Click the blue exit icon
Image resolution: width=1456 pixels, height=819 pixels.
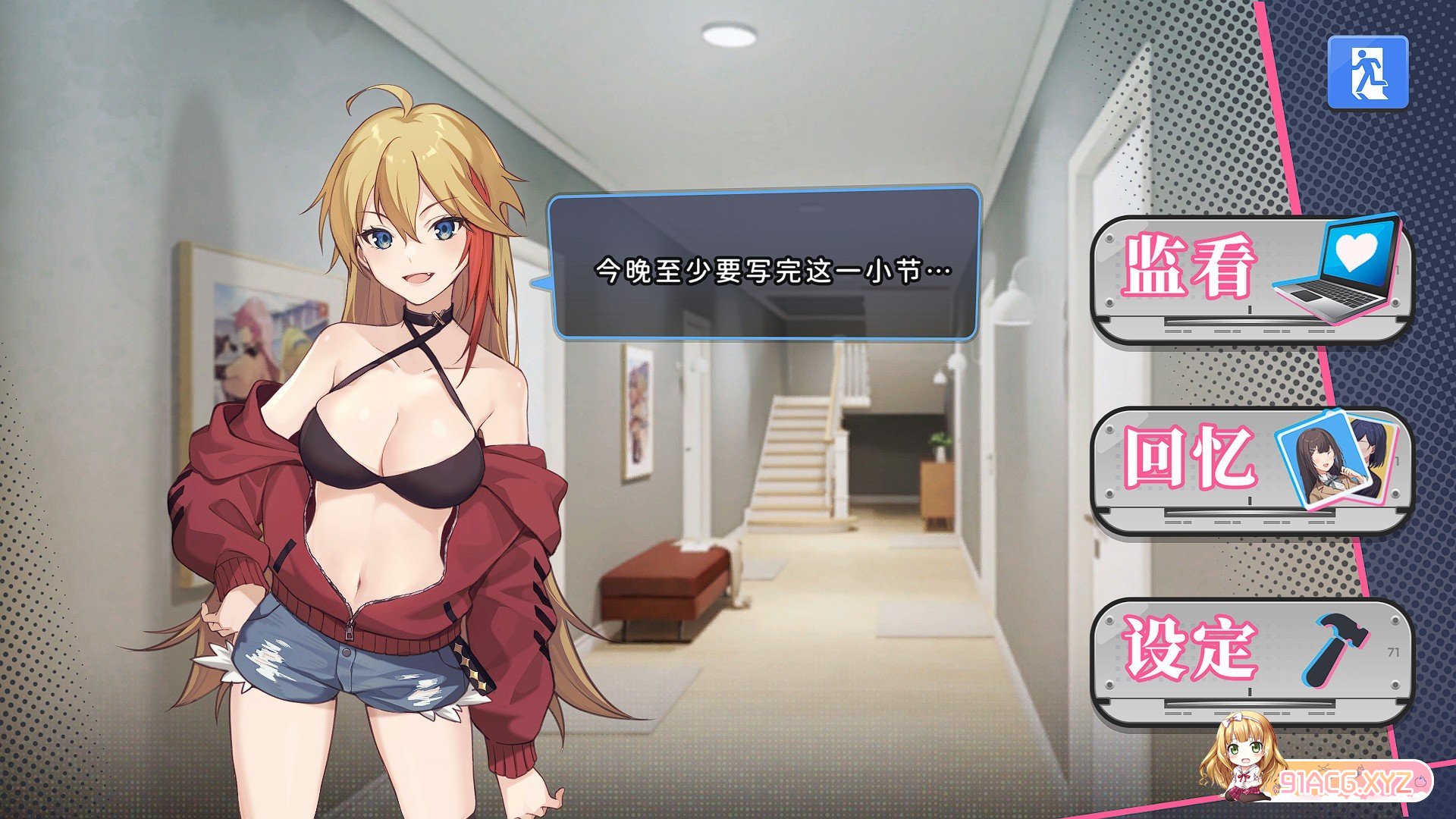[1367, 73]
